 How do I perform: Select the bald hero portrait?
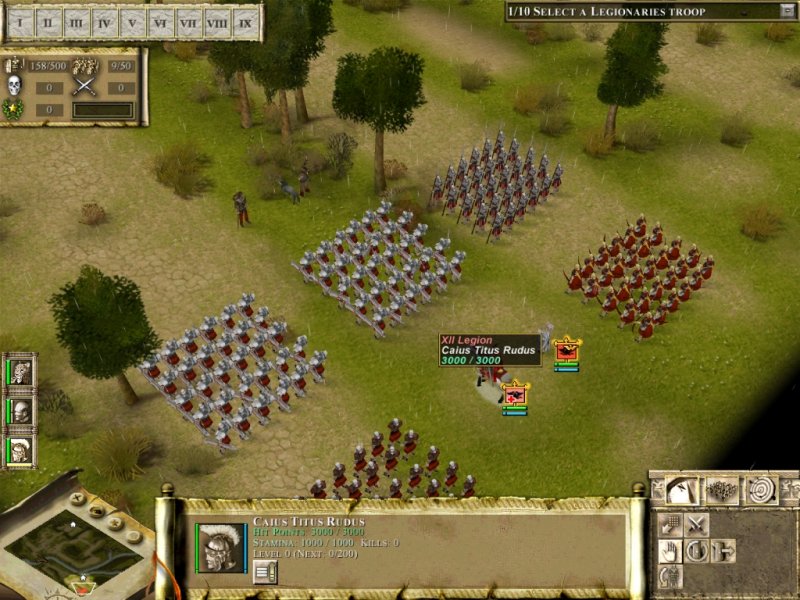tap(21, 410)
